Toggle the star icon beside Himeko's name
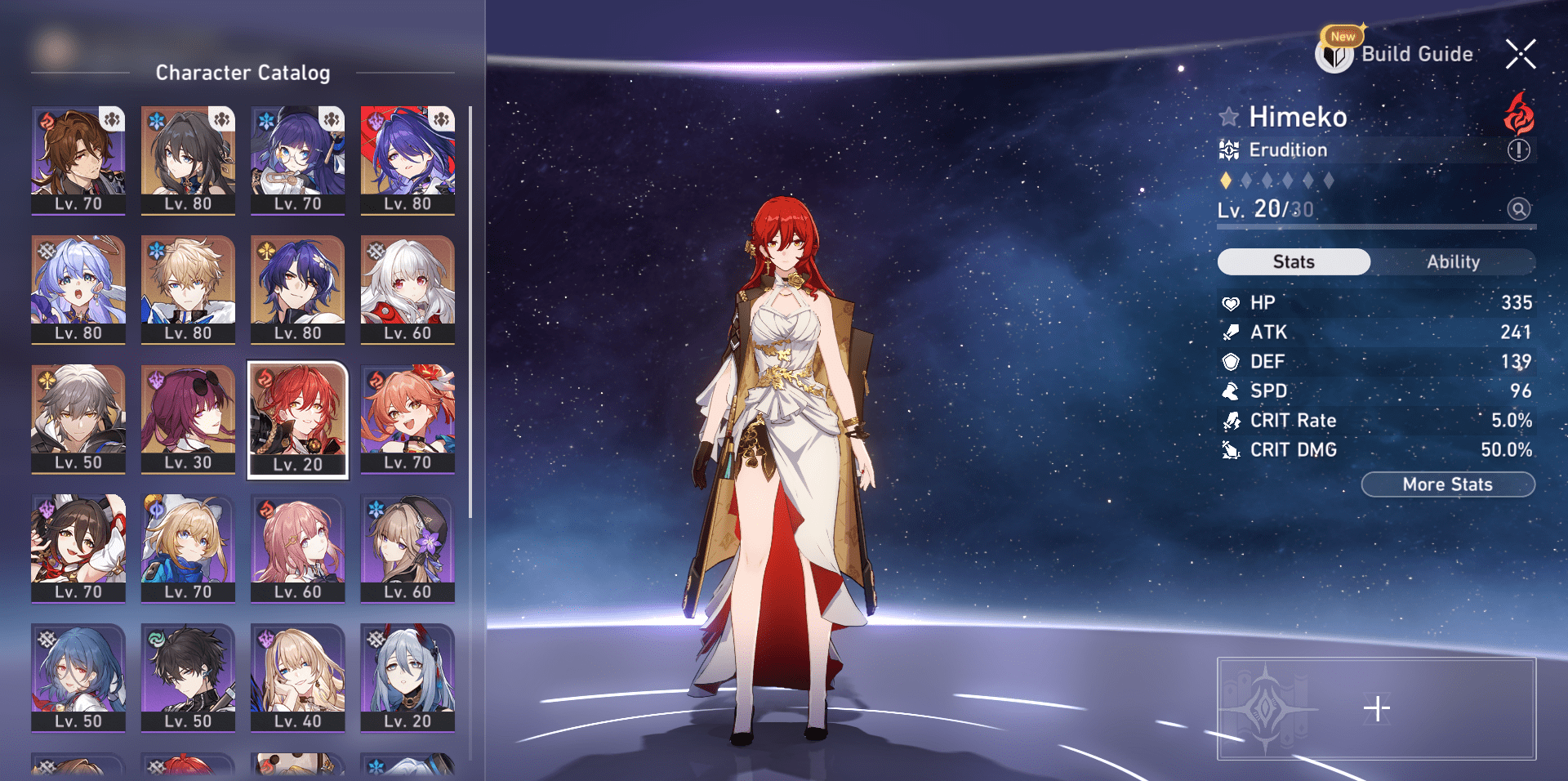1568x781 pixels. click(x=1229, y=117)
